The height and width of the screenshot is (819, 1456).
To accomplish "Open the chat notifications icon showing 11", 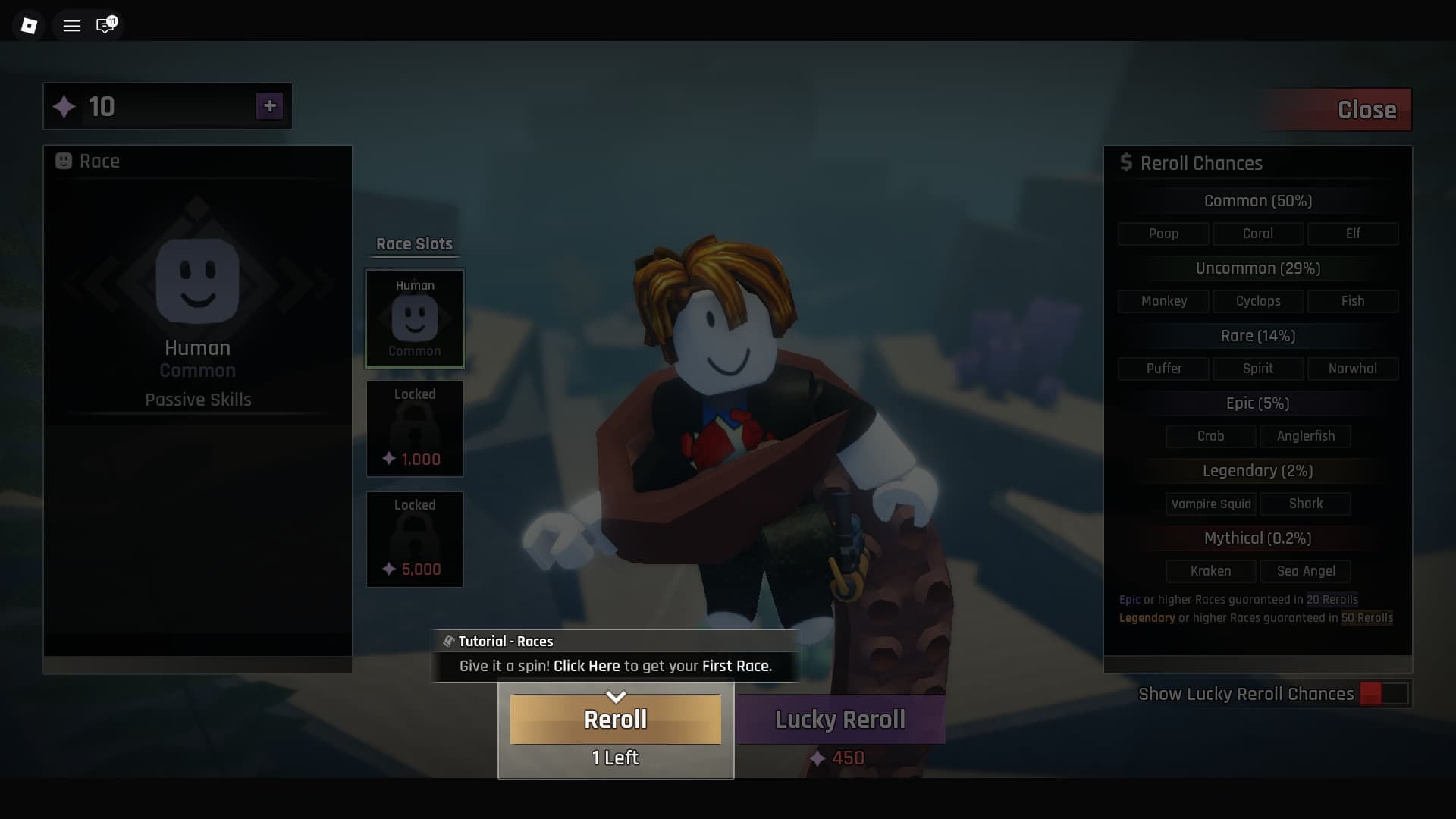I will tap(105, 25).
